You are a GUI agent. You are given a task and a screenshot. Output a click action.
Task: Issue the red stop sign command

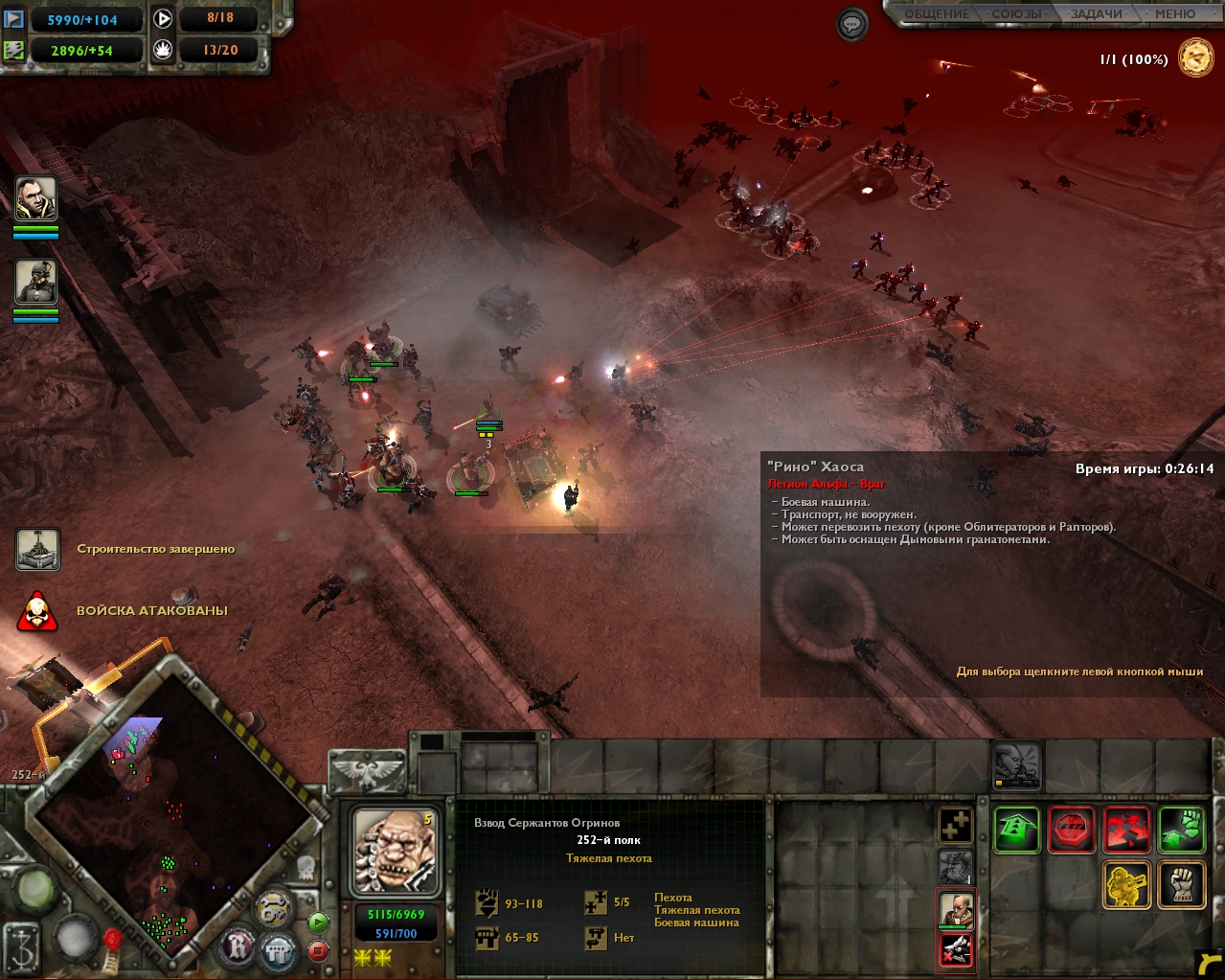[1071, 829]
